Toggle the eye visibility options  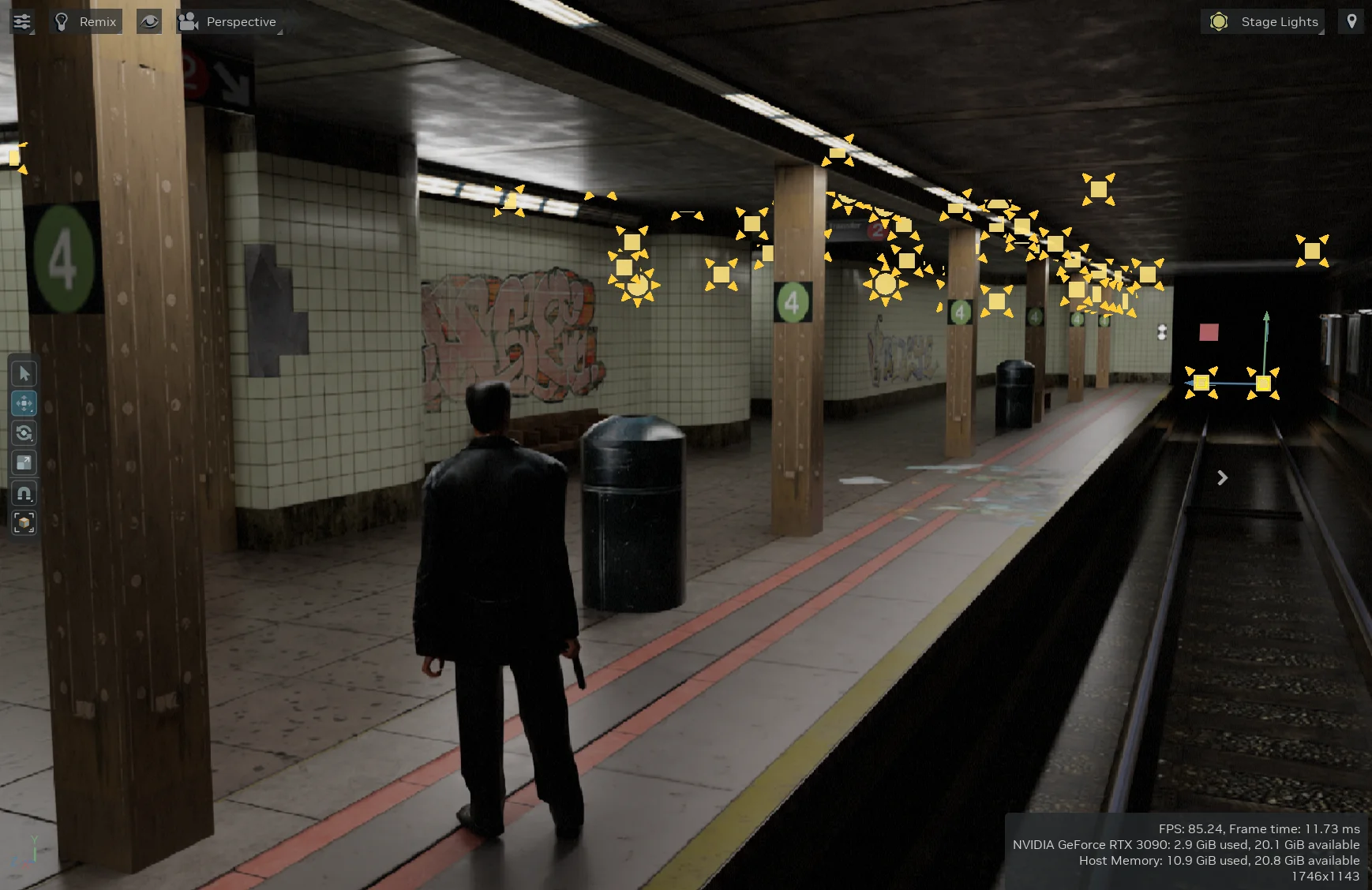point(149,21)
